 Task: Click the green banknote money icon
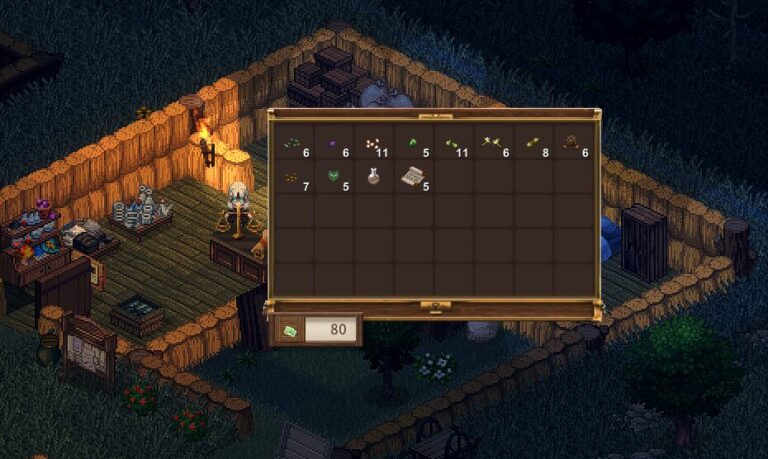pos(289,329)
